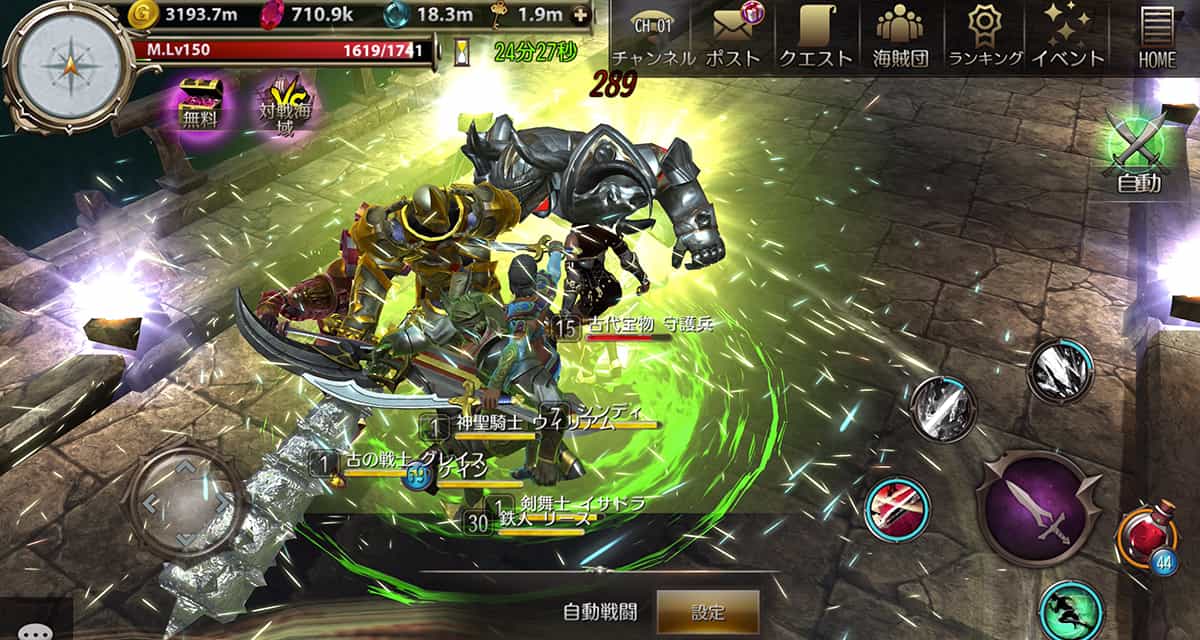This screenshot has height=640, width=1200.
Task: Open the chat speech bubble
Action: point(37,630)
